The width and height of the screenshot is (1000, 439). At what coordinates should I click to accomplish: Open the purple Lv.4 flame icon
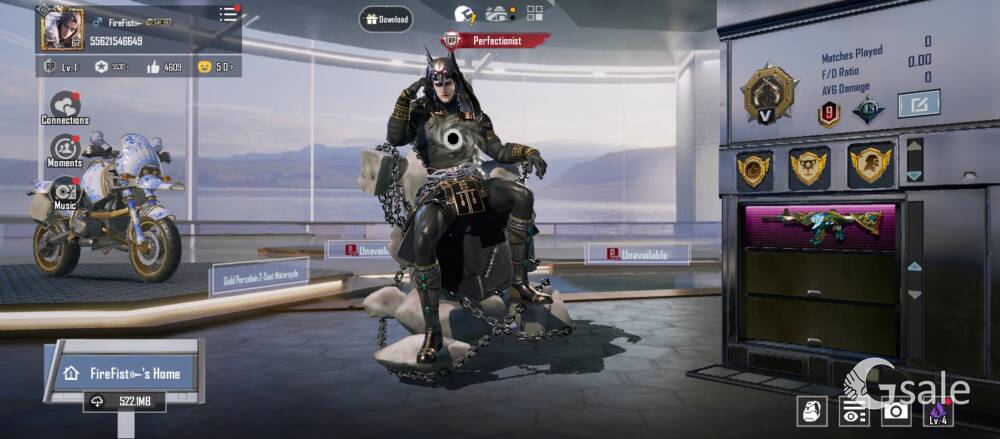click(x=938, y=411)
